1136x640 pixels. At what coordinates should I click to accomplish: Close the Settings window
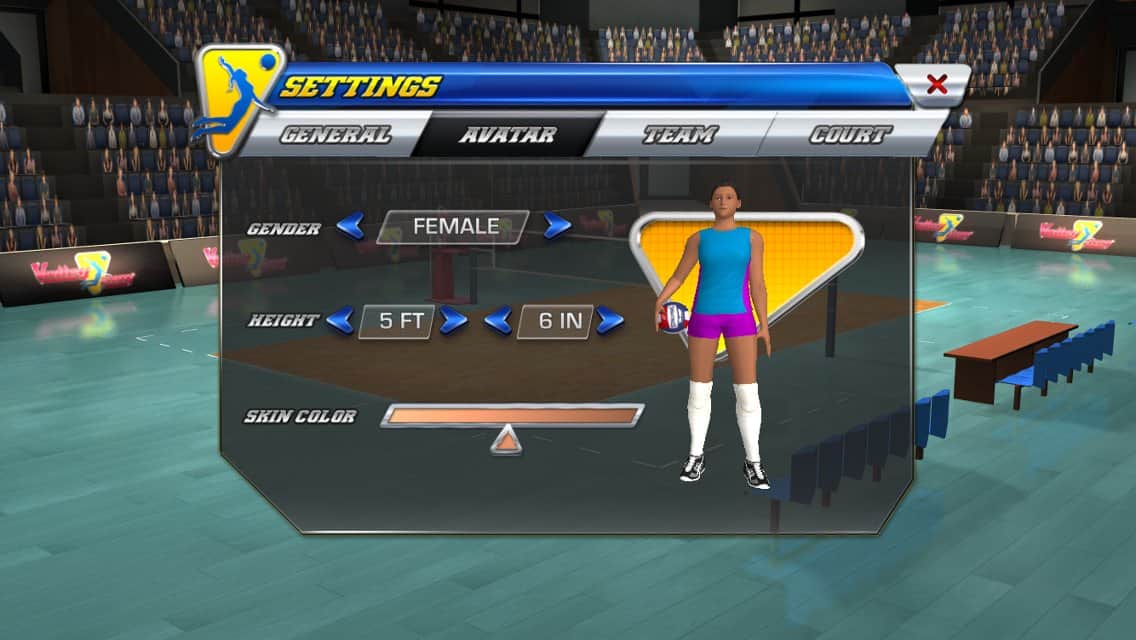click(x=936, y=85)
